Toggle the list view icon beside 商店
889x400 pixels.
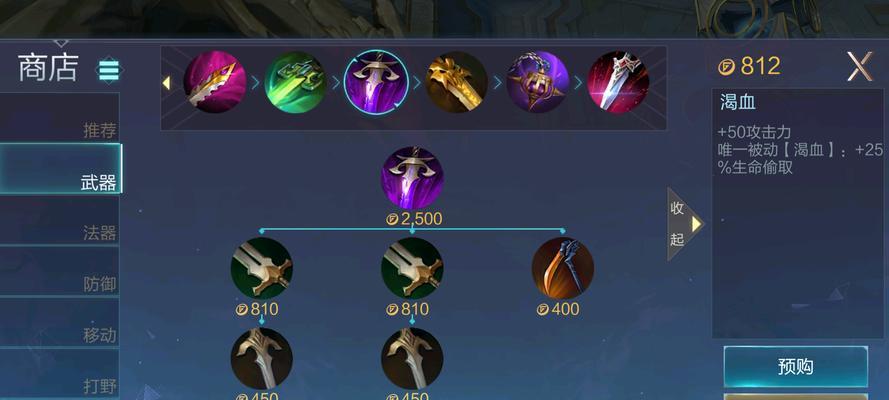[x=108, y=70]
